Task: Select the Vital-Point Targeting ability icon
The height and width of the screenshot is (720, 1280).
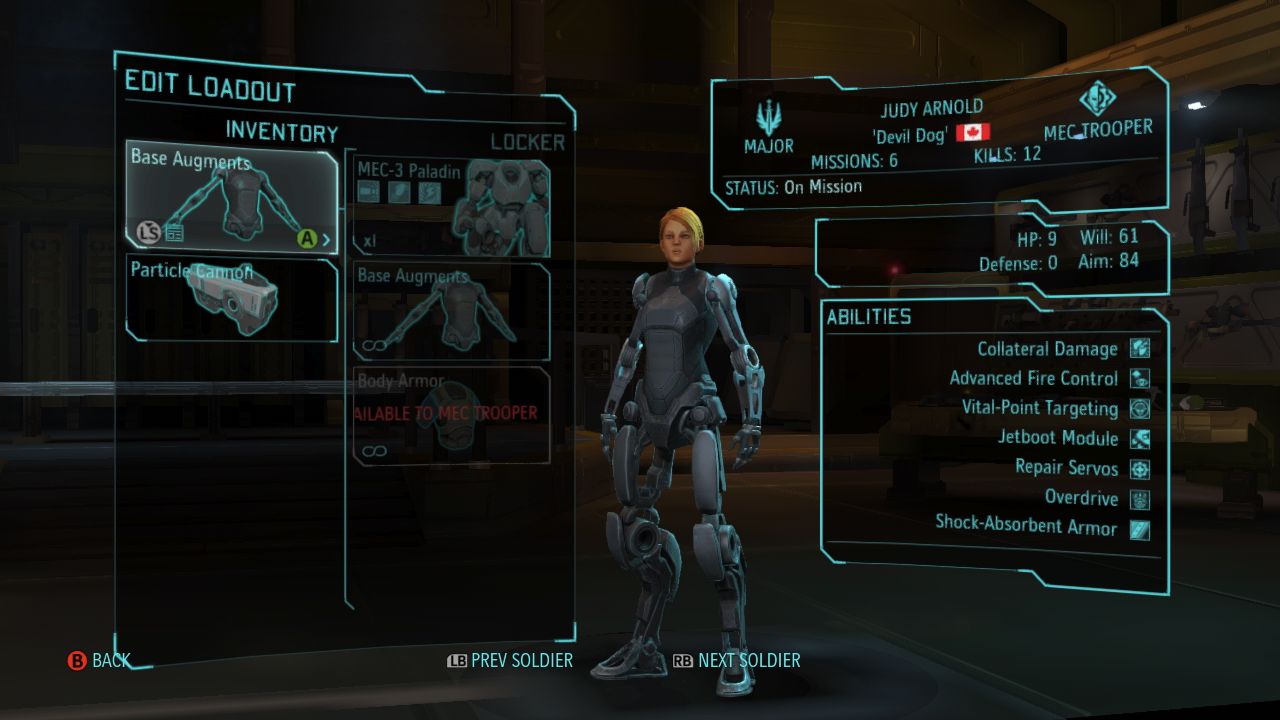Action: point(1140,408)
